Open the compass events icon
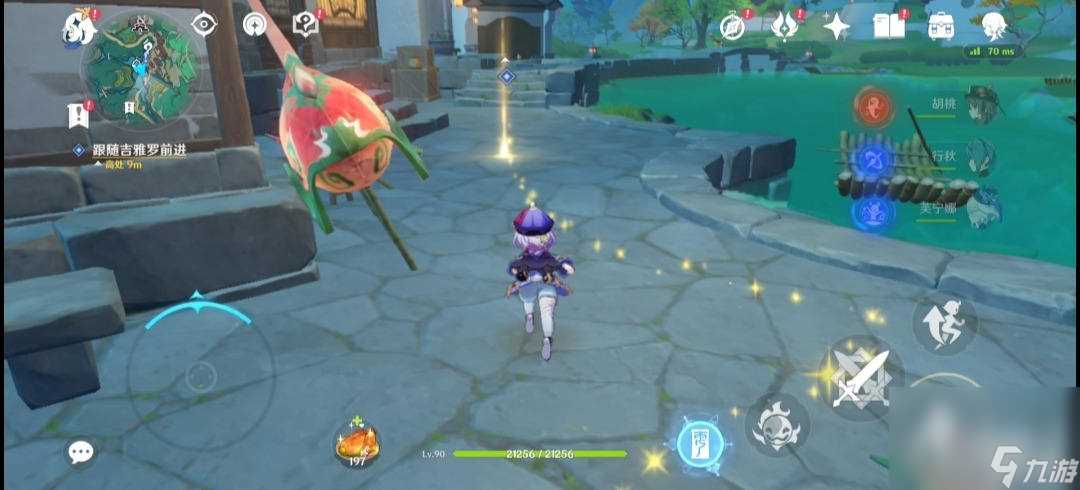 coord(733,26)
